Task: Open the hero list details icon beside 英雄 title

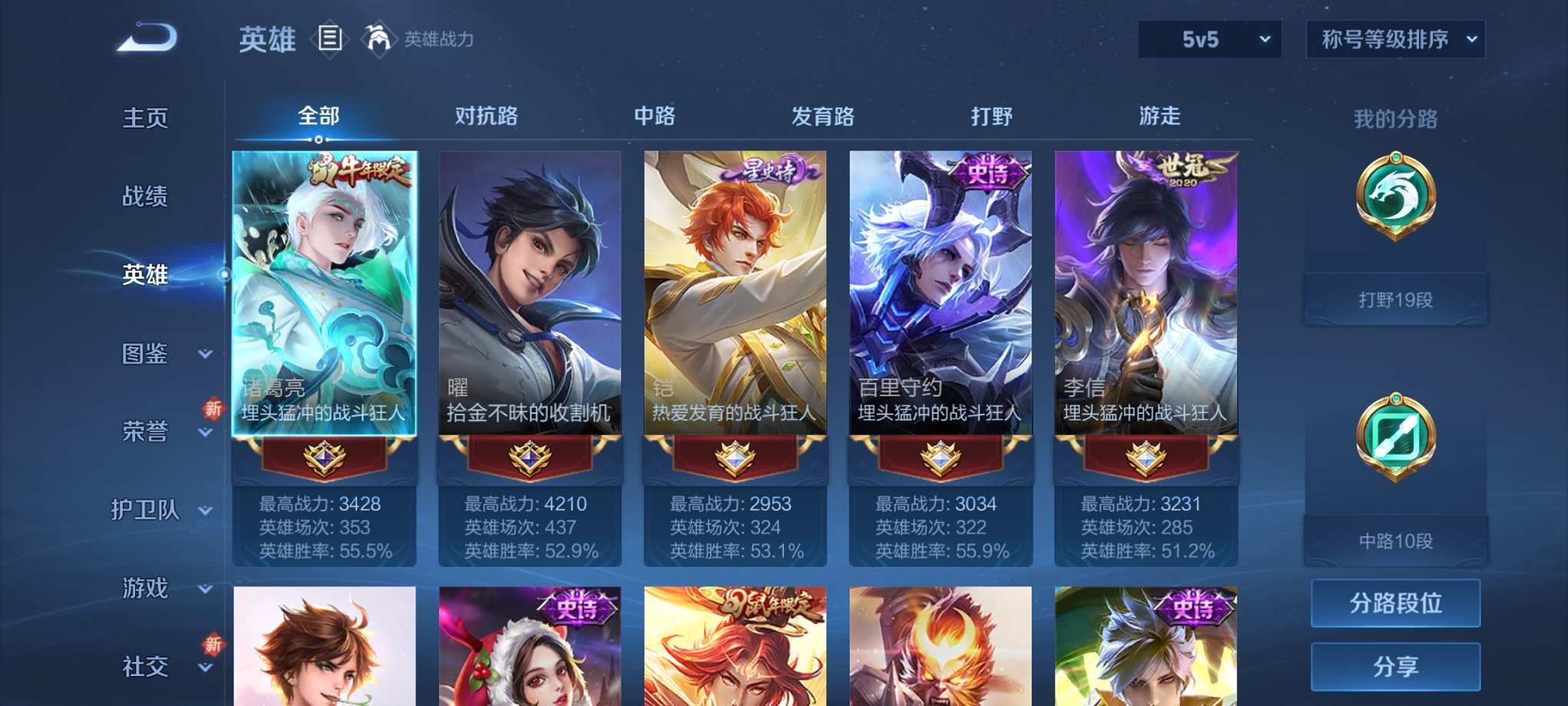Action: [x=331, y=38]
